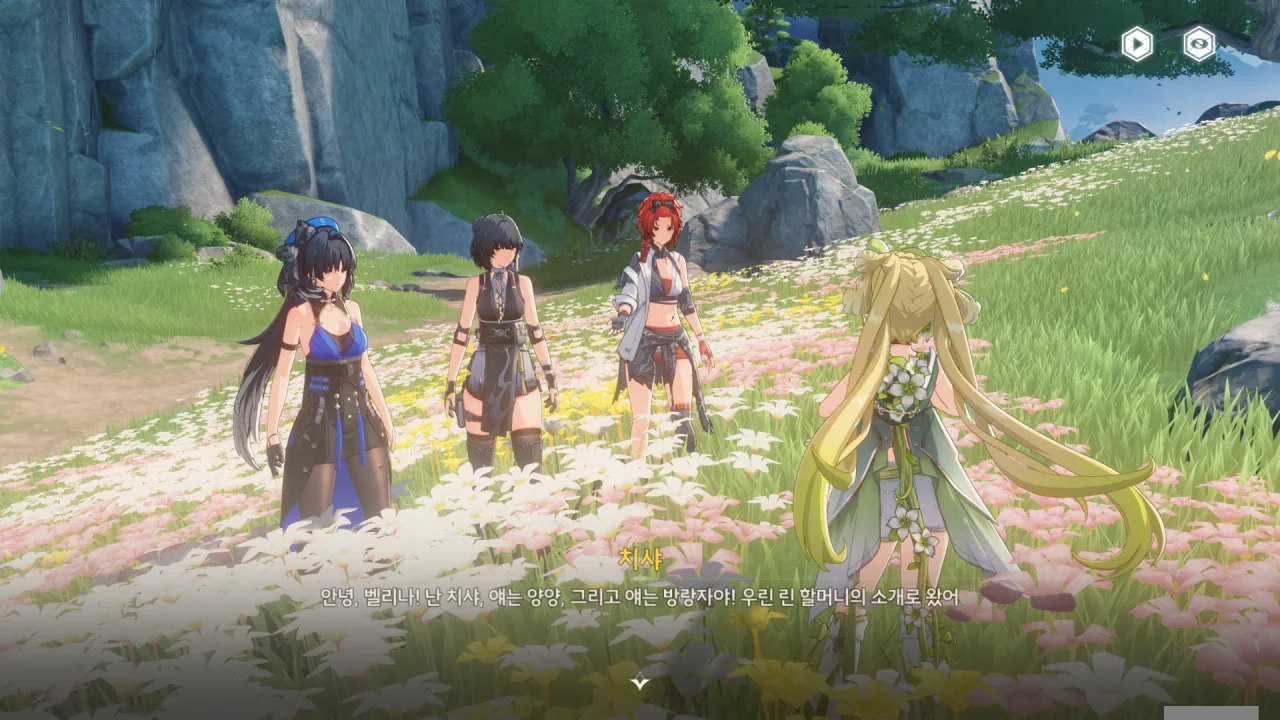
Task: Hide the dialogue interface with the eye icon
Action: (x=1199, y=44)
